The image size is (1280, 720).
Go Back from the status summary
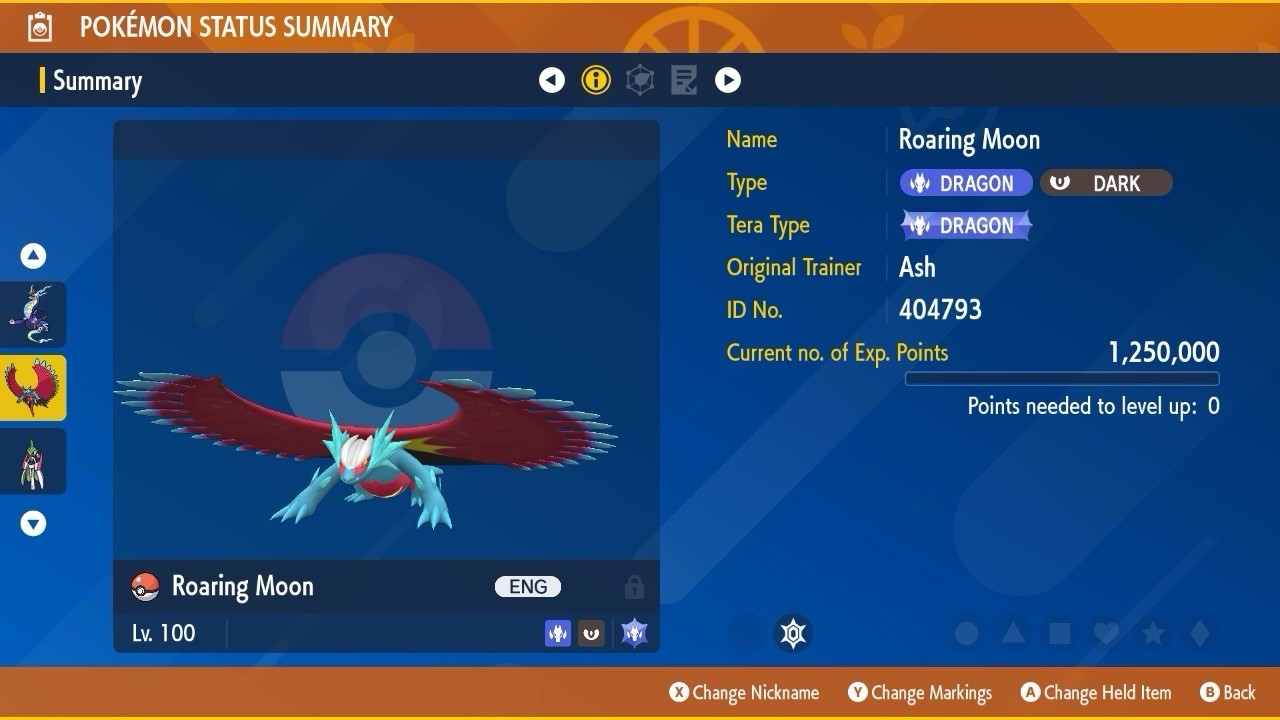[x=1228, y=693]
